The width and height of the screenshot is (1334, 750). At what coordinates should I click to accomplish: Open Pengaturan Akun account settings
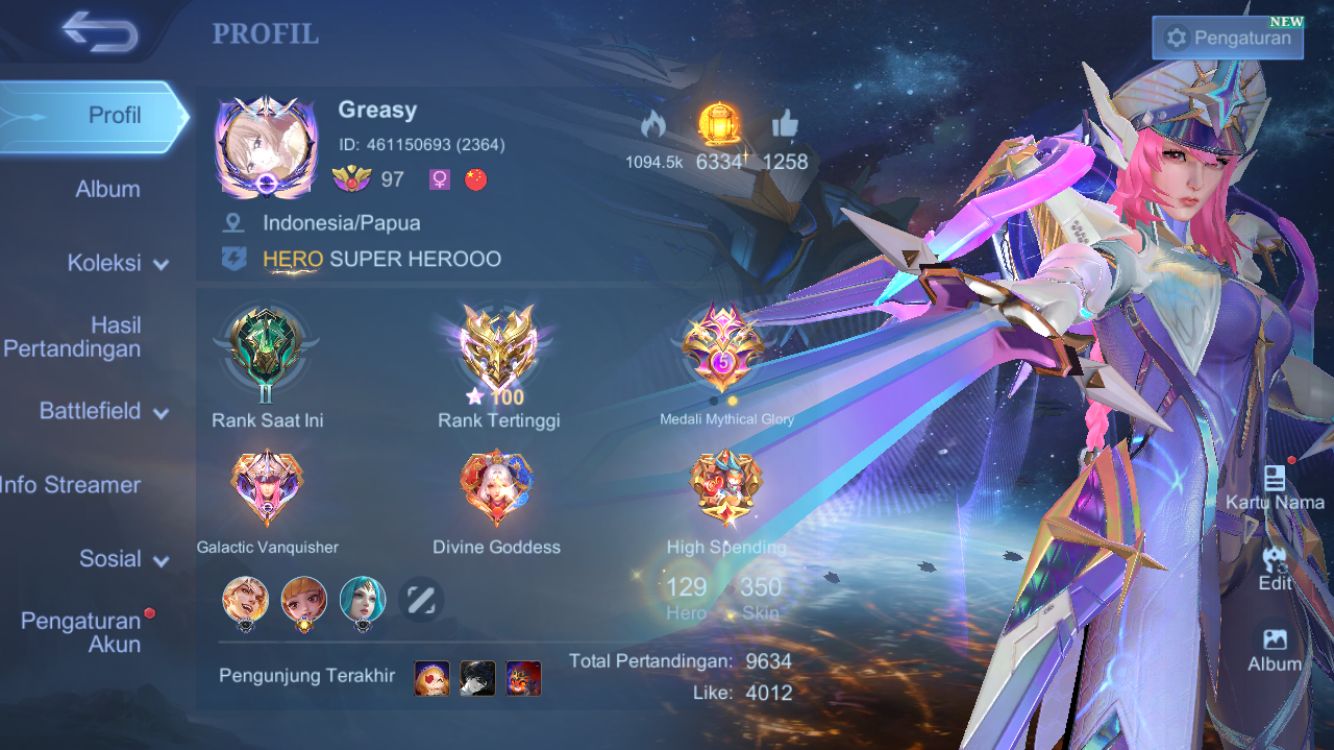[82, 632]
